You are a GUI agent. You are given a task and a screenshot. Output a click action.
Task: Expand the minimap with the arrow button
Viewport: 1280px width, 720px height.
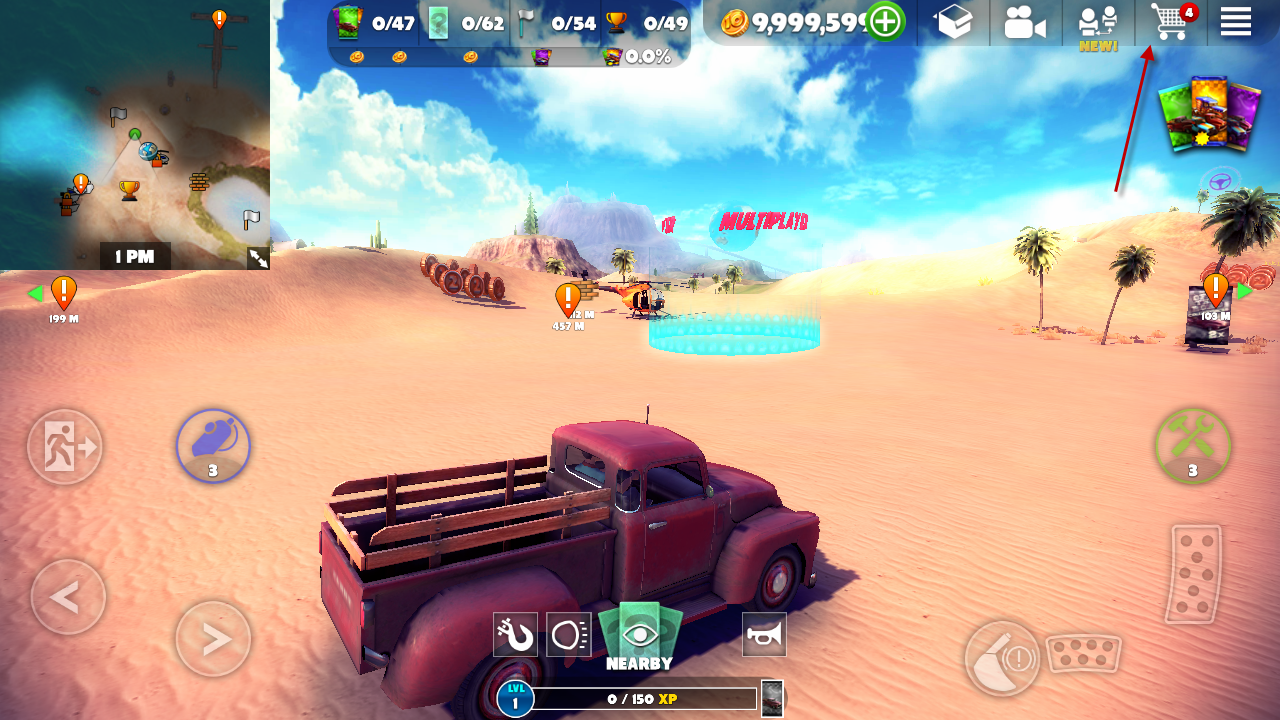[258, 258]
